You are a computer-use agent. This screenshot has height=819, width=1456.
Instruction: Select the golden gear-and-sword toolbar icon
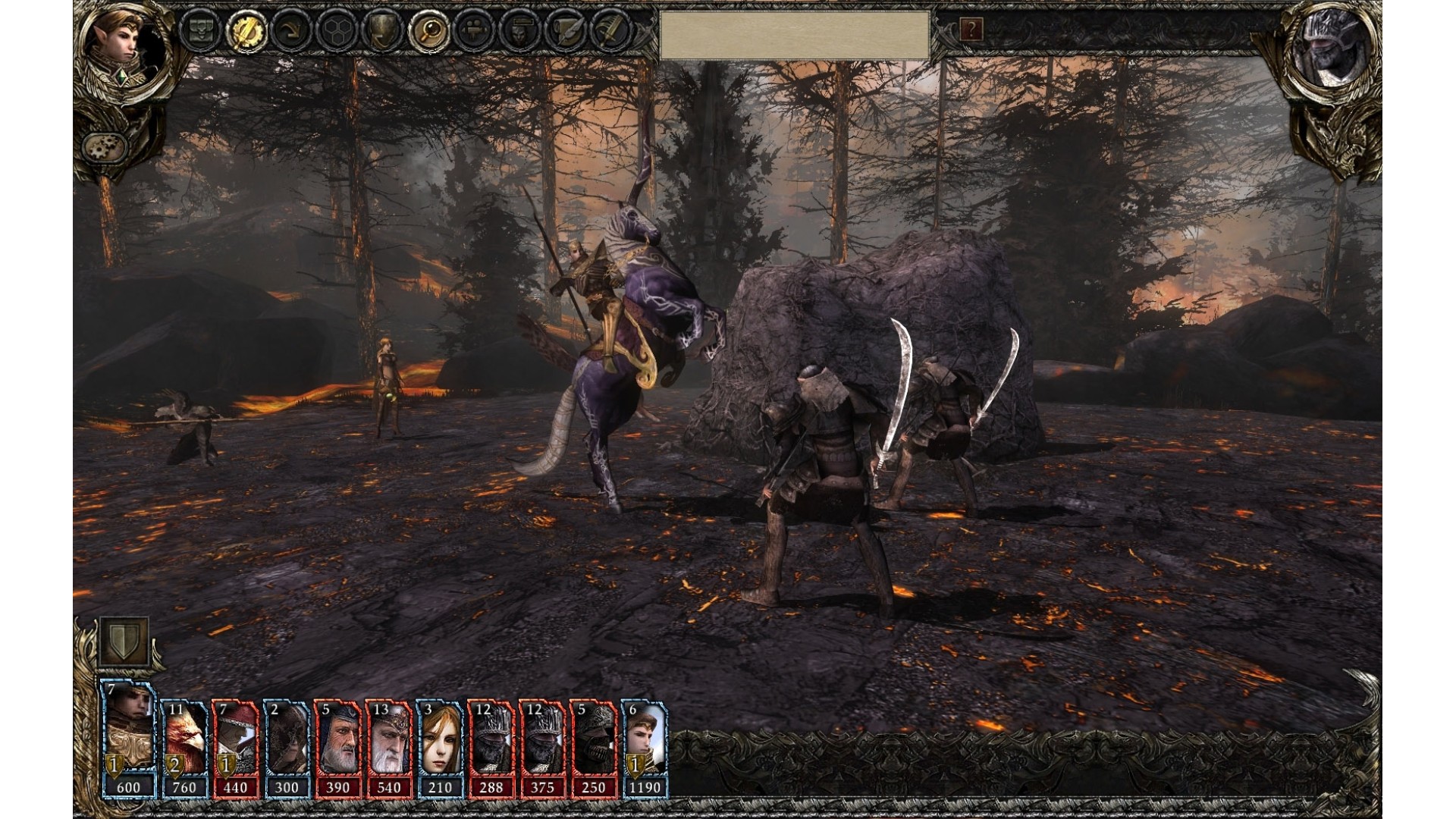[x=245, y=33]
